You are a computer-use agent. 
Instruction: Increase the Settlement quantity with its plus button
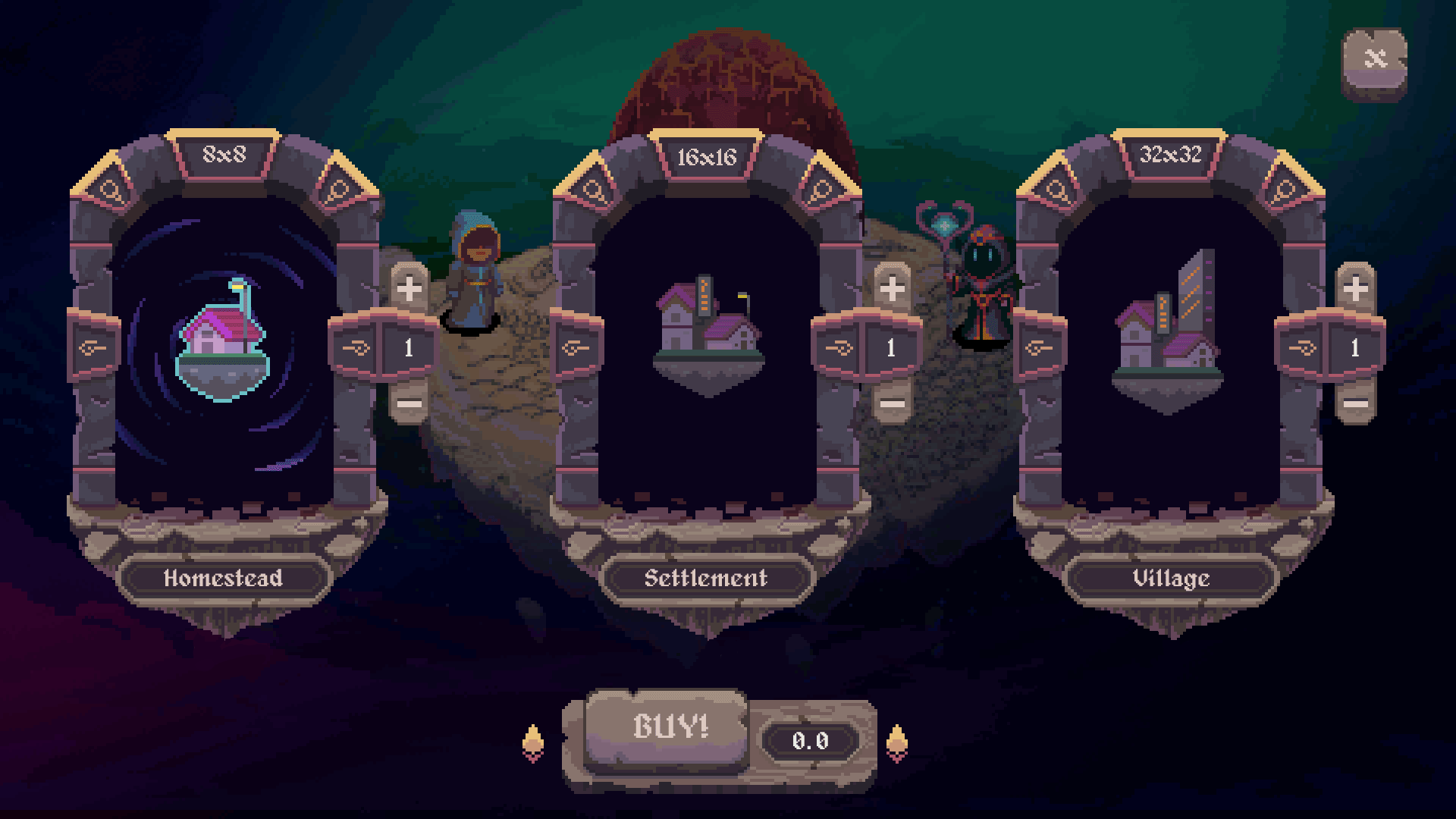tap(892, 288)
